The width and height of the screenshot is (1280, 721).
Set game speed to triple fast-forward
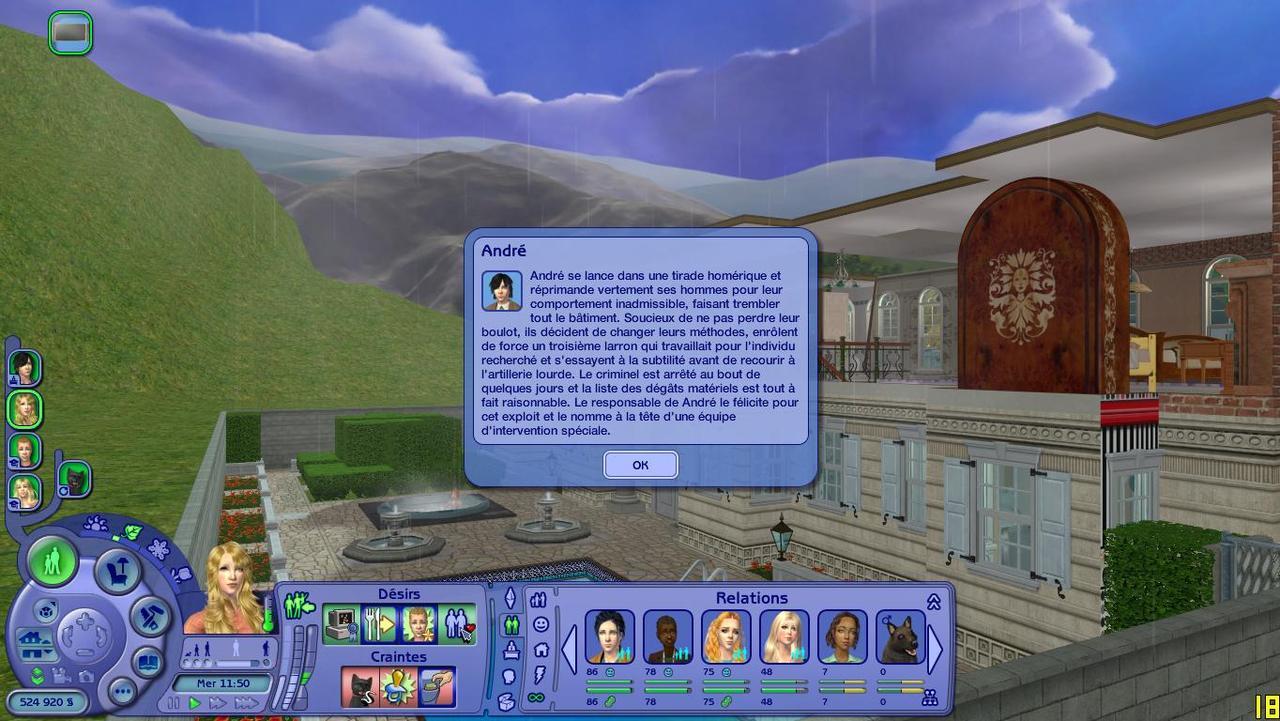point(246,704)
